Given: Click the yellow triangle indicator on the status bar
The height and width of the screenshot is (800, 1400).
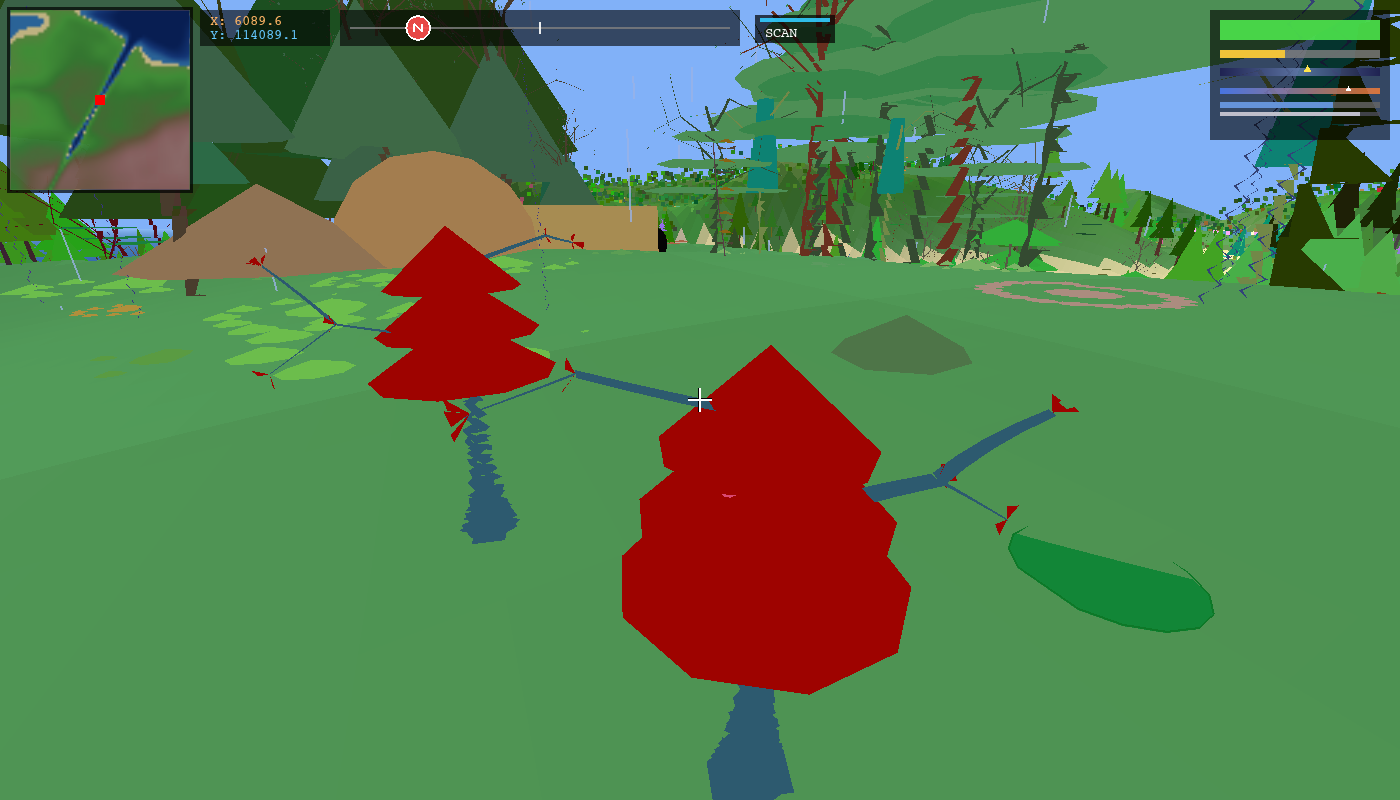Looking at the screenshot, I should tap(1307, 69).
